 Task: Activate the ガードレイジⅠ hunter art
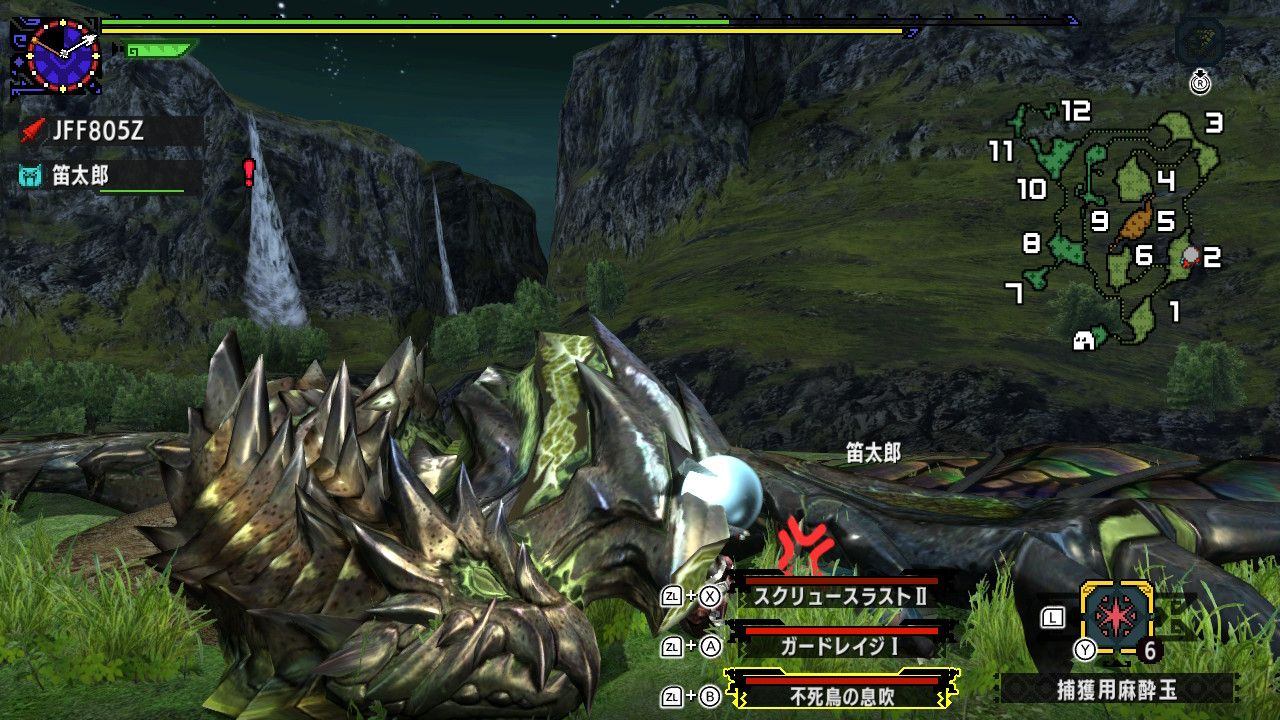coord(840,646)
